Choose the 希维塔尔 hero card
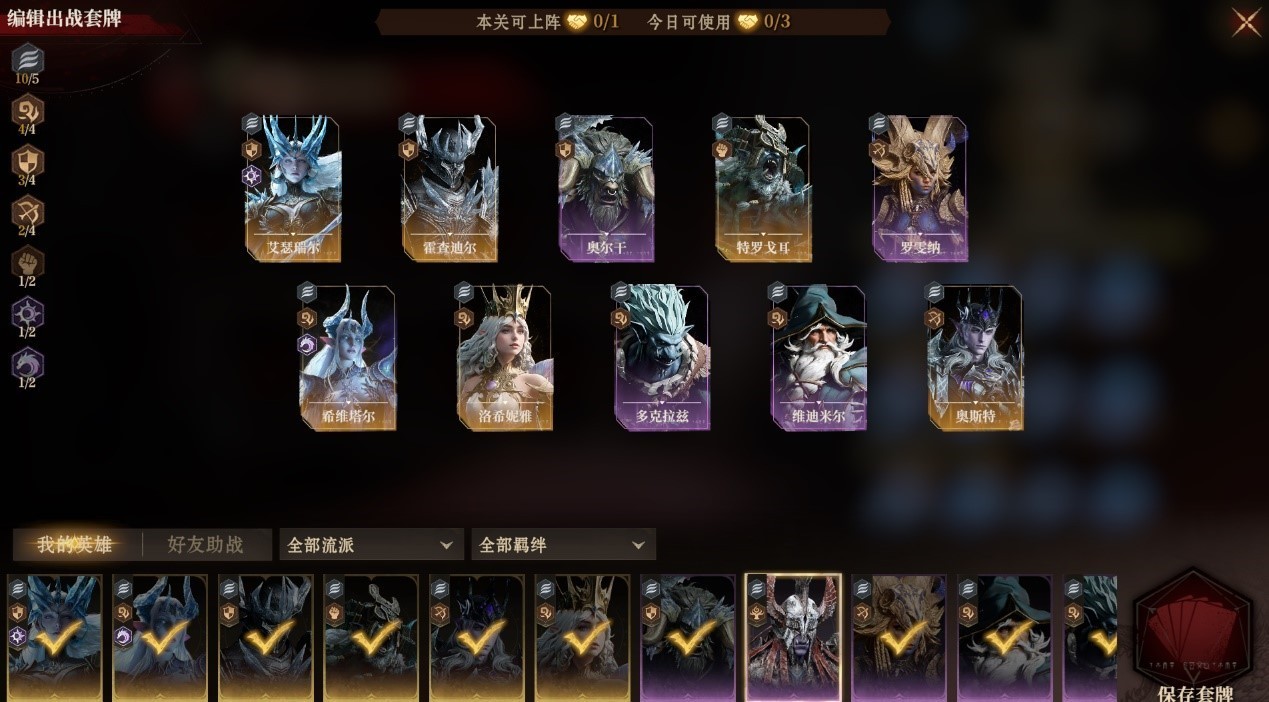Image resolution: width=1269 pixels, height=702 pixels. coord(347,358)
